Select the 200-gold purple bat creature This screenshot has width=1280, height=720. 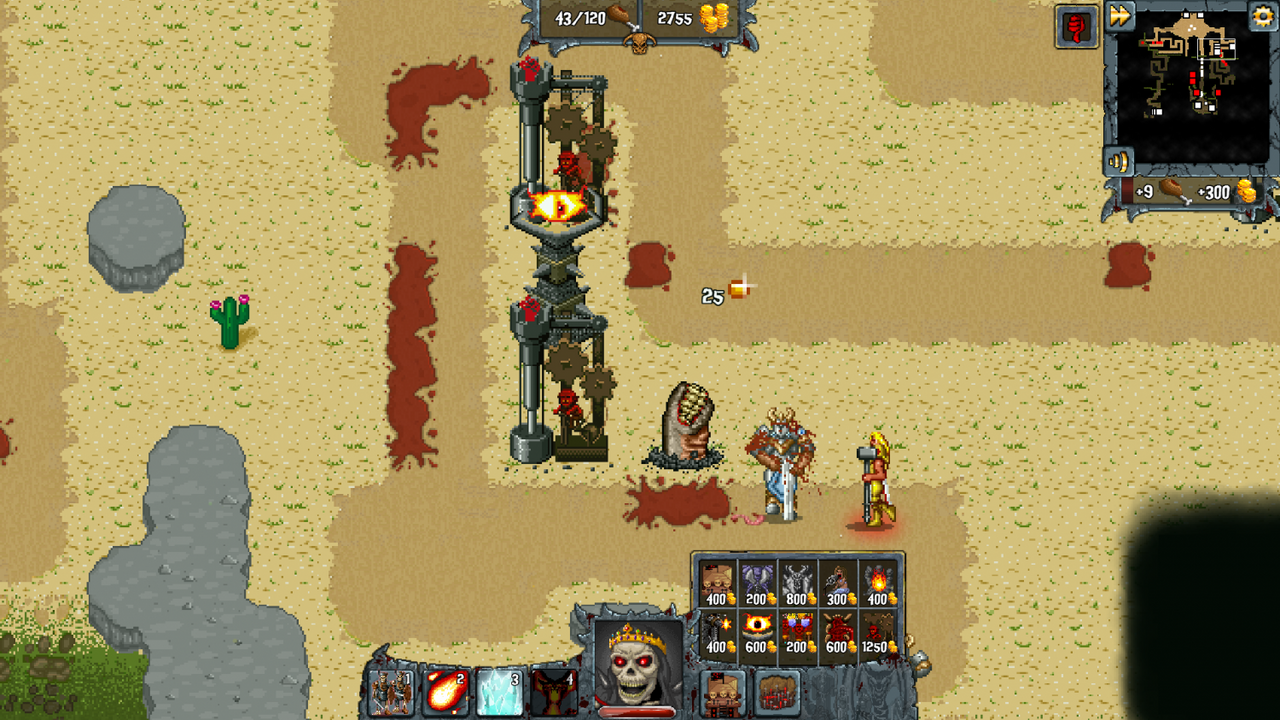coord(757,581)
